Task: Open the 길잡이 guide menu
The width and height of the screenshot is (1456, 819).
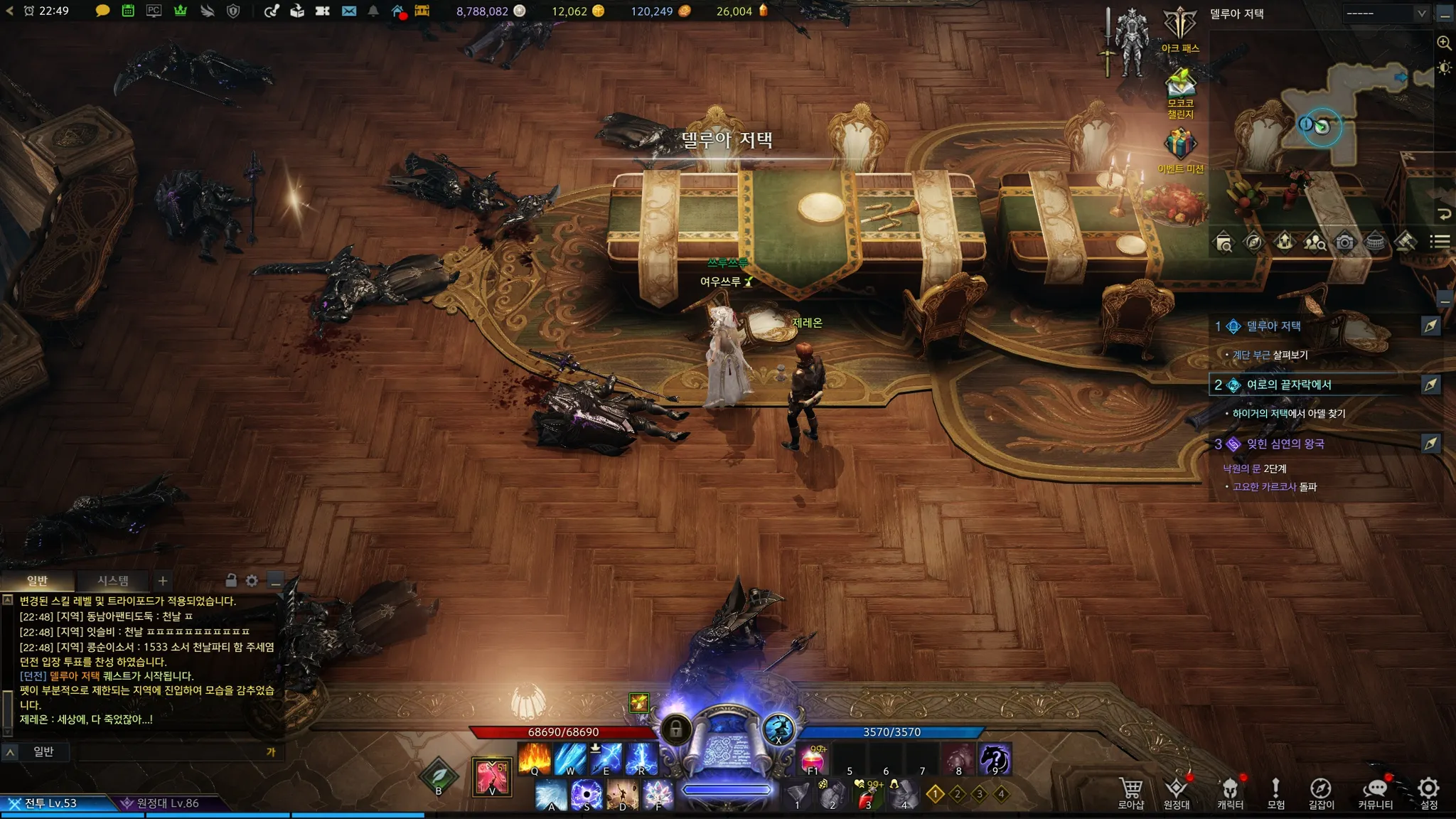Action: 1321,791
